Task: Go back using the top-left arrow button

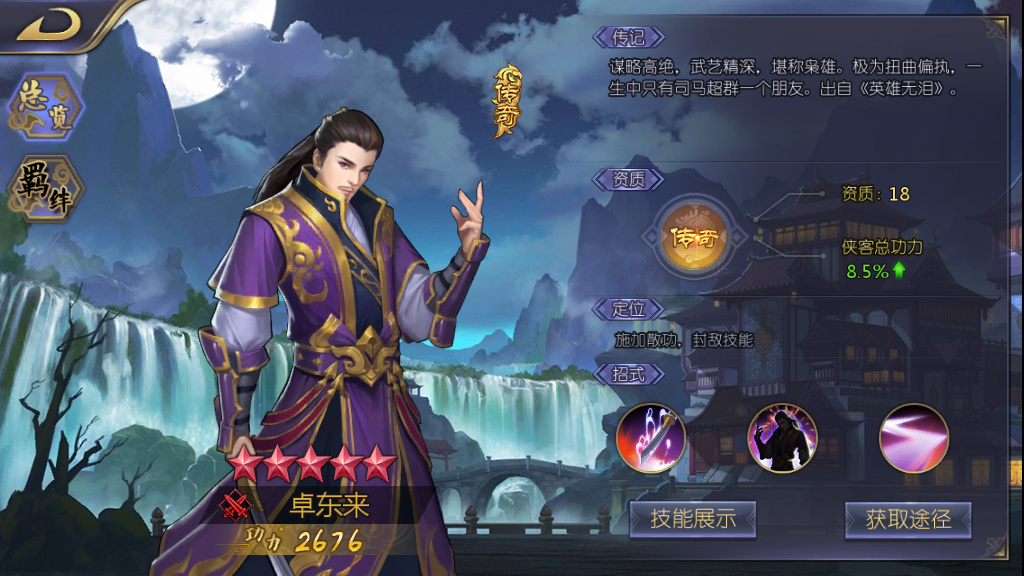Action: pos(48,24)
